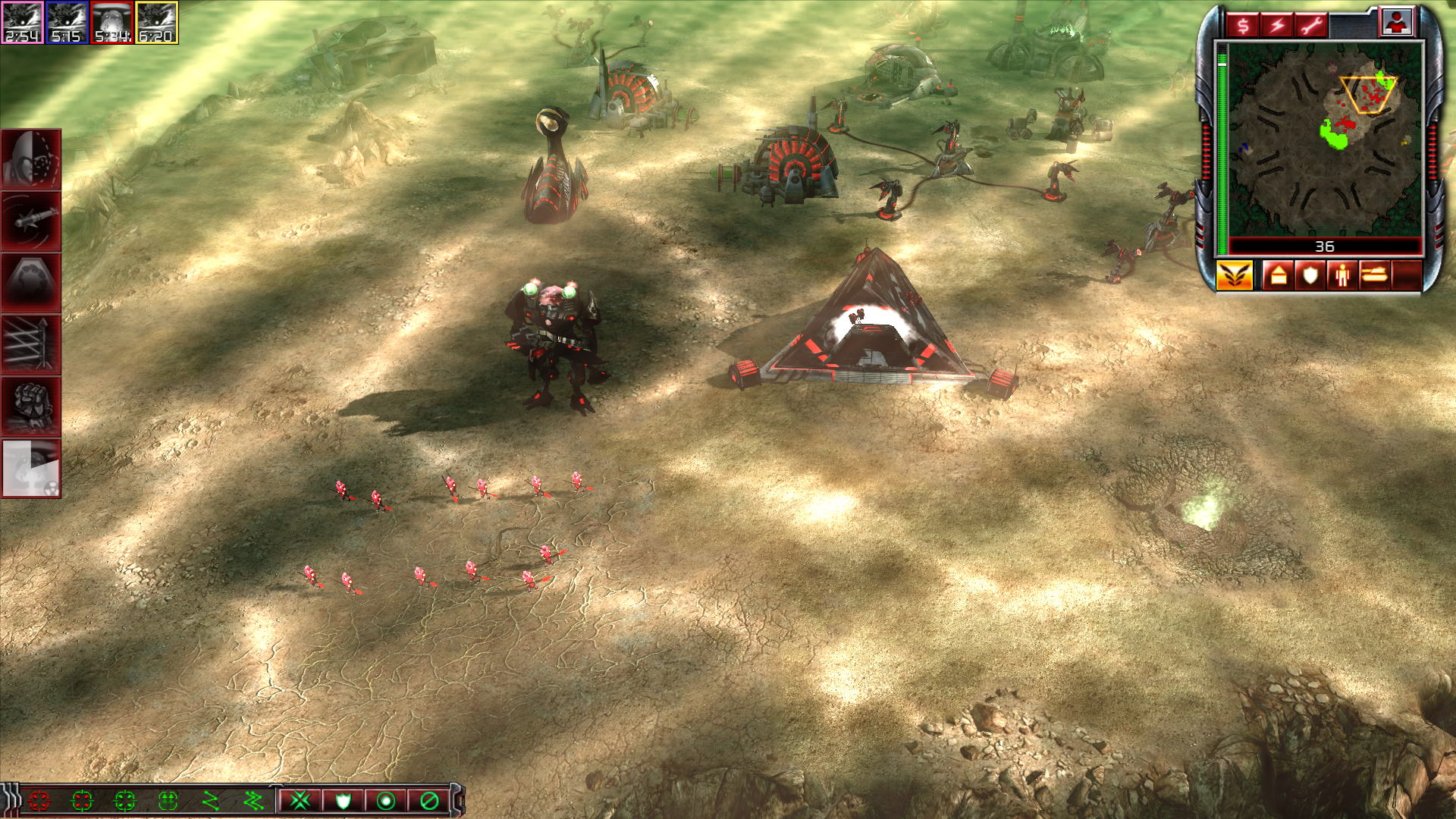Open the red player silhouette panel

point(1397,22)
